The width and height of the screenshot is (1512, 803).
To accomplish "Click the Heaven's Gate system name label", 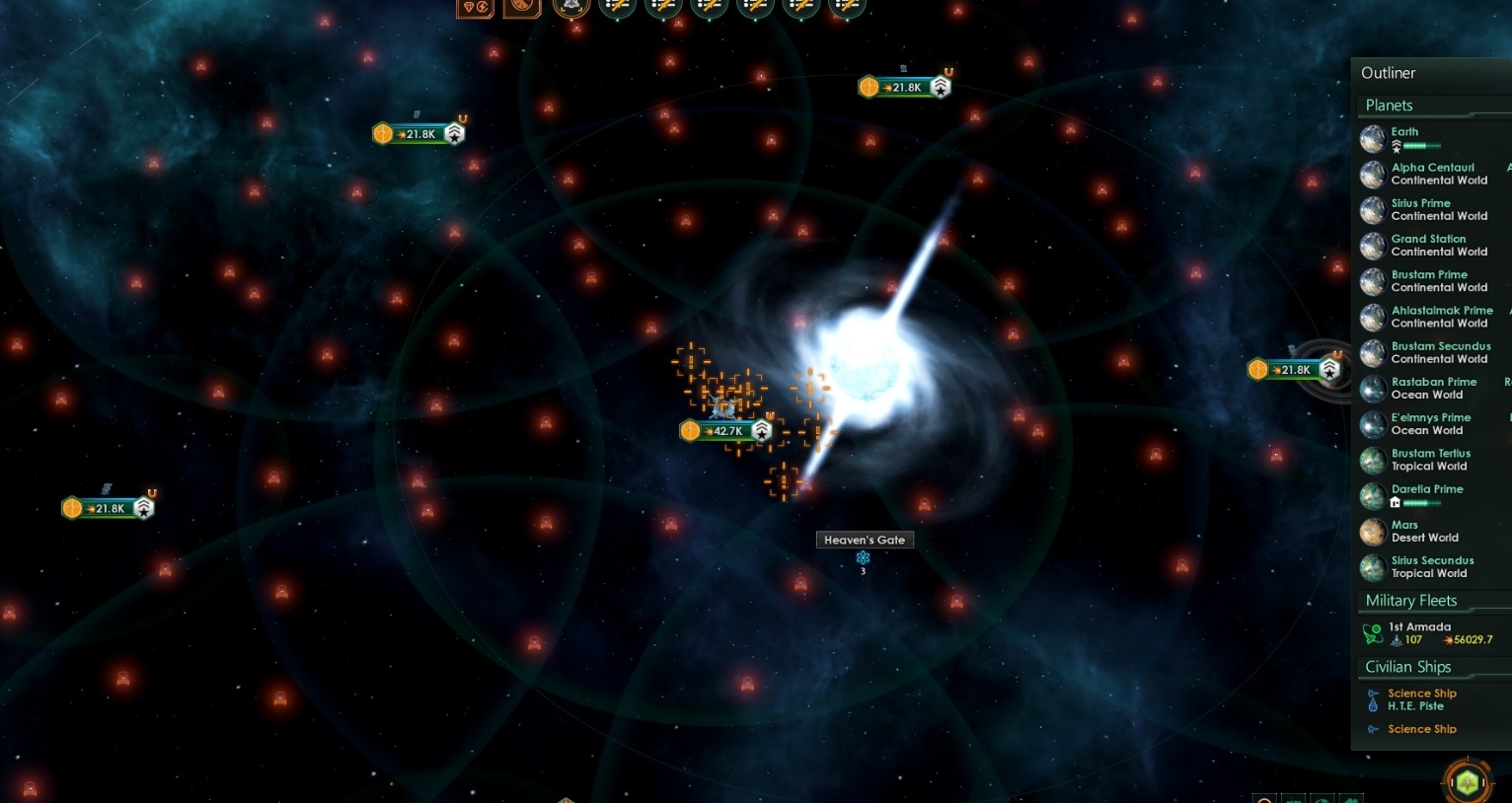I will click(864, 540).
